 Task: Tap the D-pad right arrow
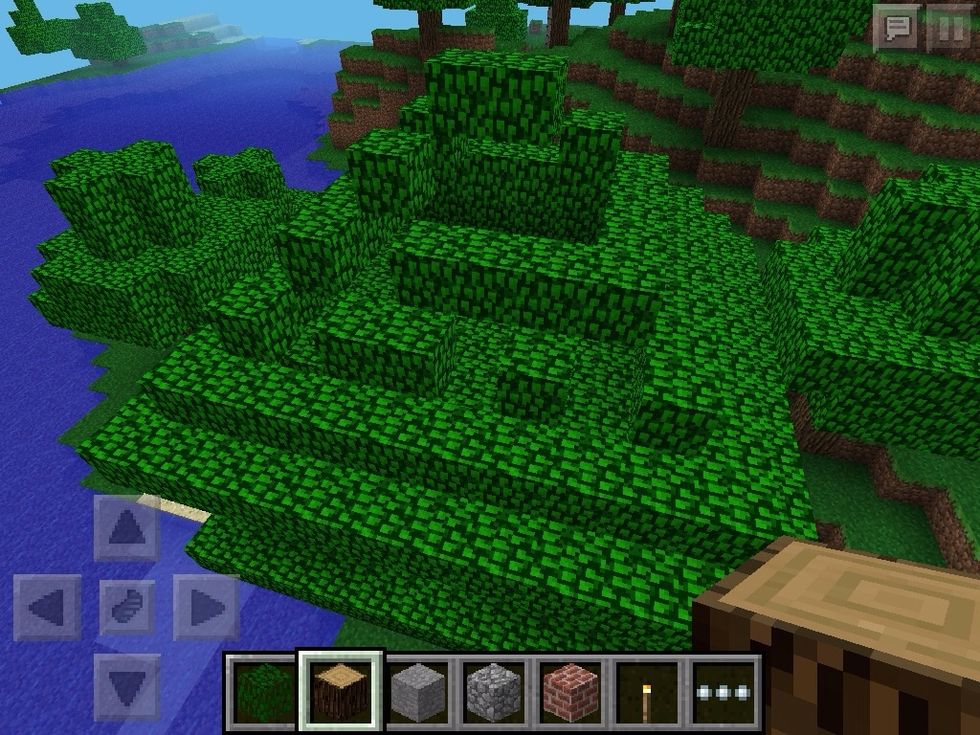[x=206, y=607]
